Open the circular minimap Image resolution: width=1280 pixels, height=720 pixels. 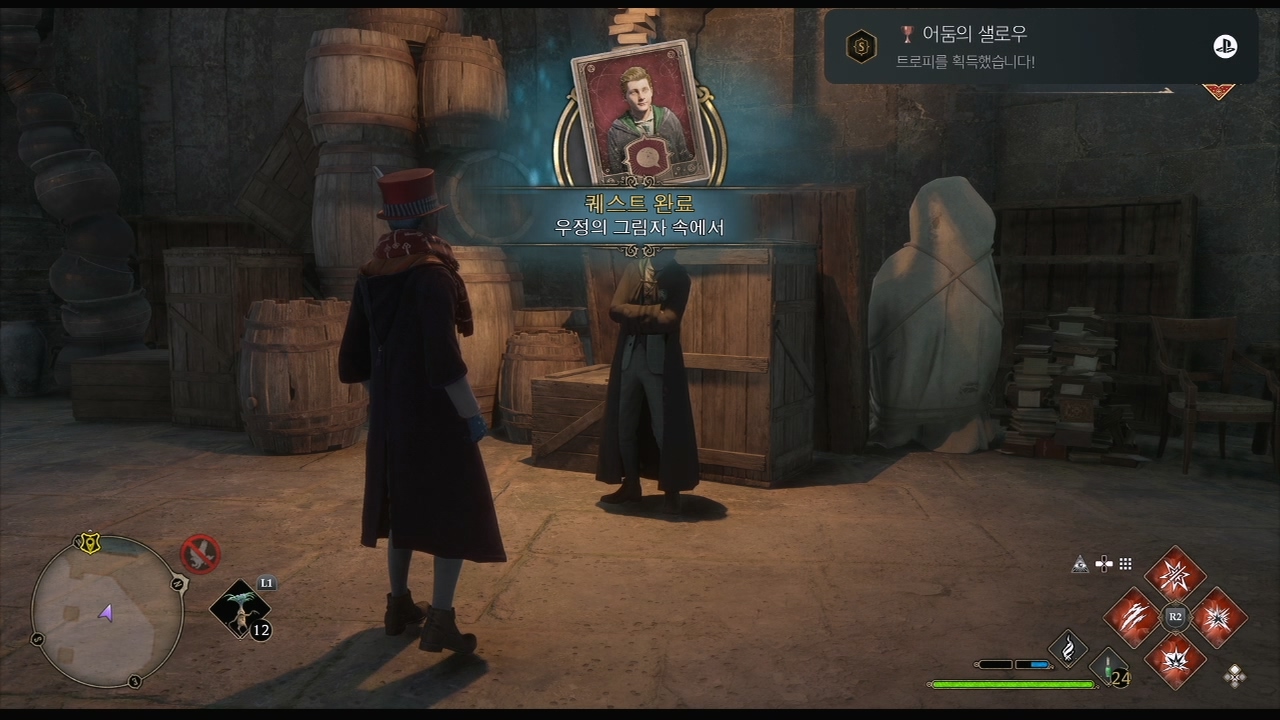point(107,612)
